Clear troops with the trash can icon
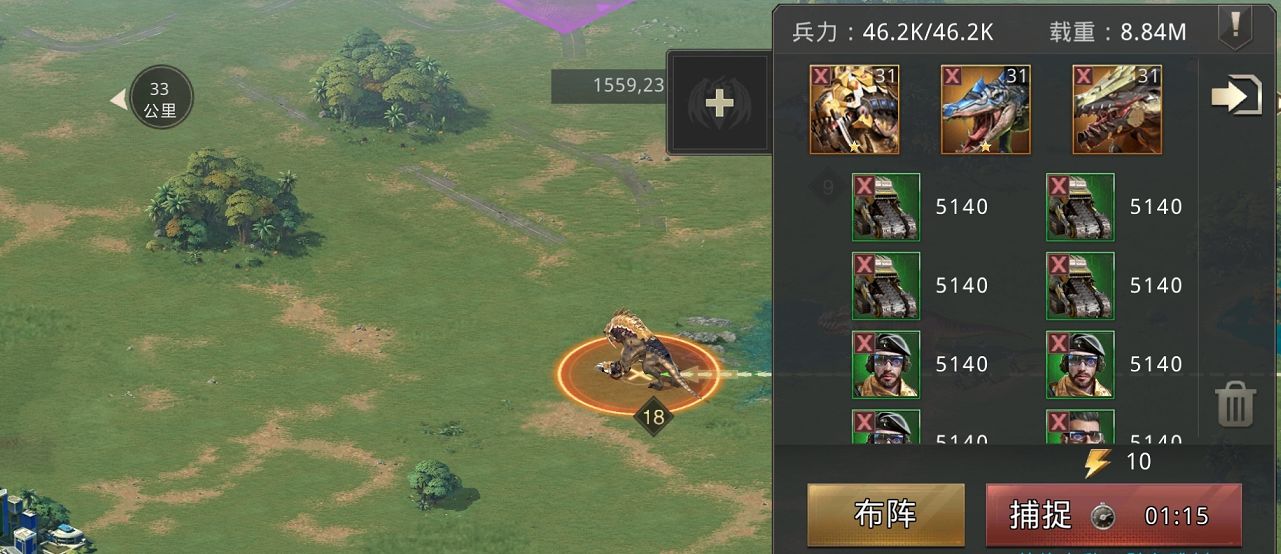 coord(1234,405)
